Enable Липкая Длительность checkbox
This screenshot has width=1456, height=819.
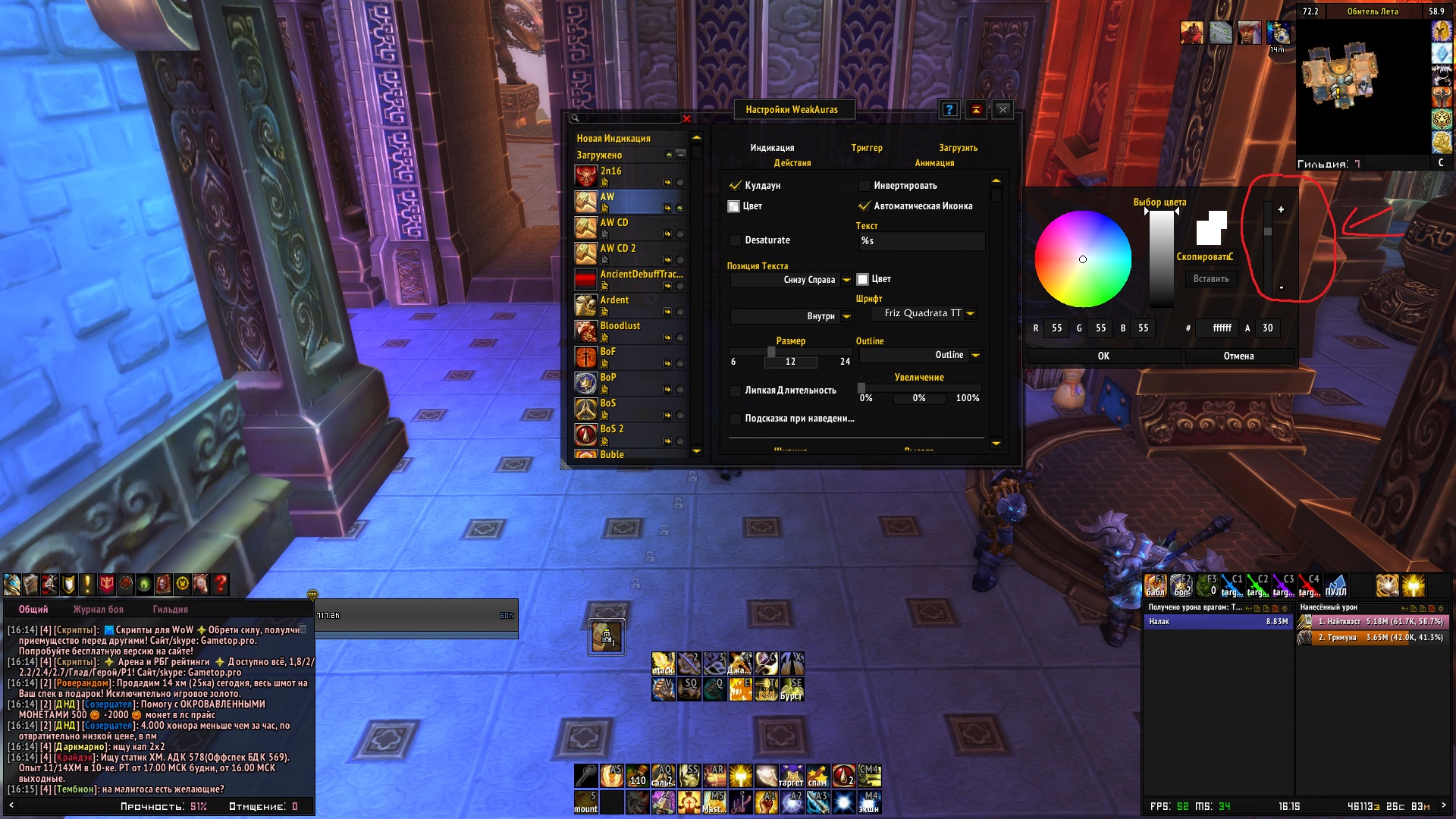pyautogui.click(x=735, y=391)
